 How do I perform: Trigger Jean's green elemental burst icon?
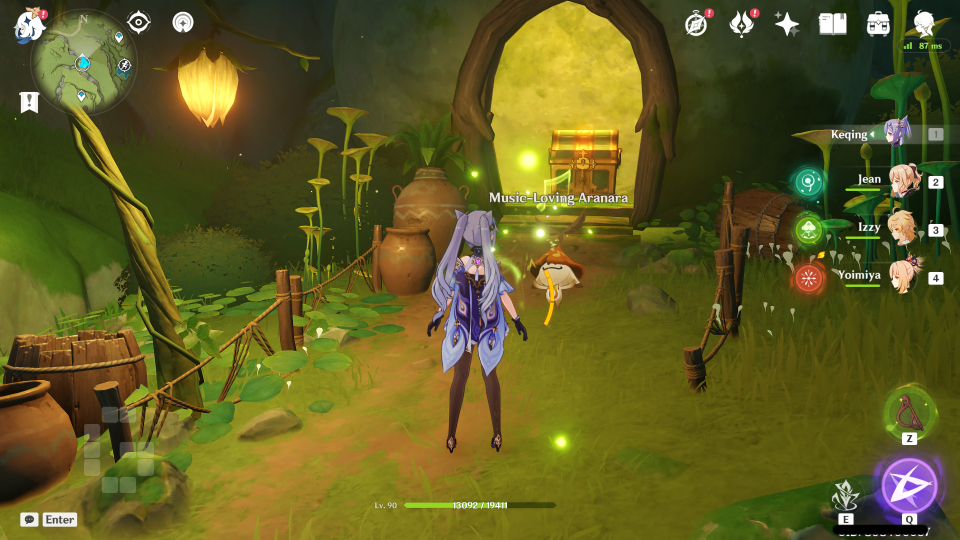(808, 182)
